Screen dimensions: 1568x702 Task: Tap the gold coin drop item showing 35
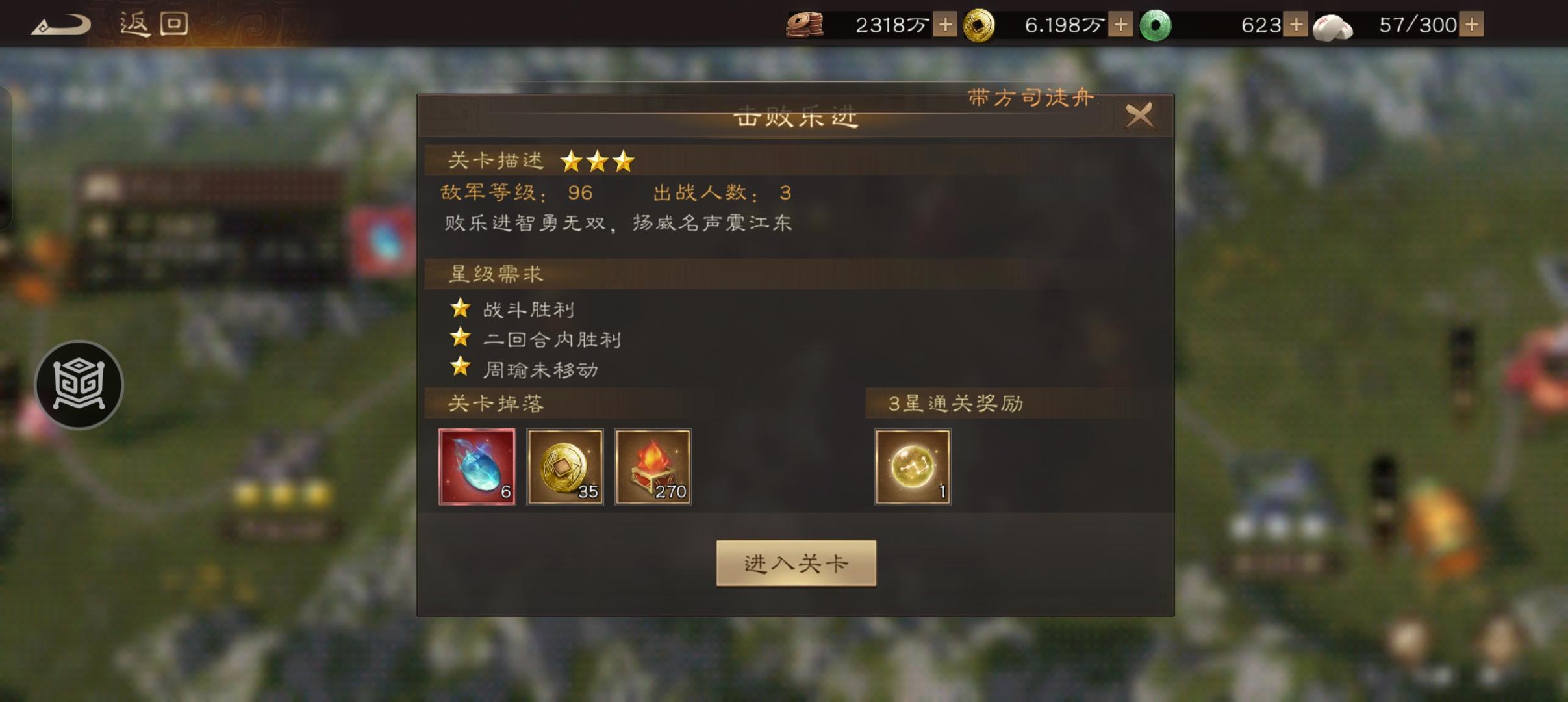(564, 467)
